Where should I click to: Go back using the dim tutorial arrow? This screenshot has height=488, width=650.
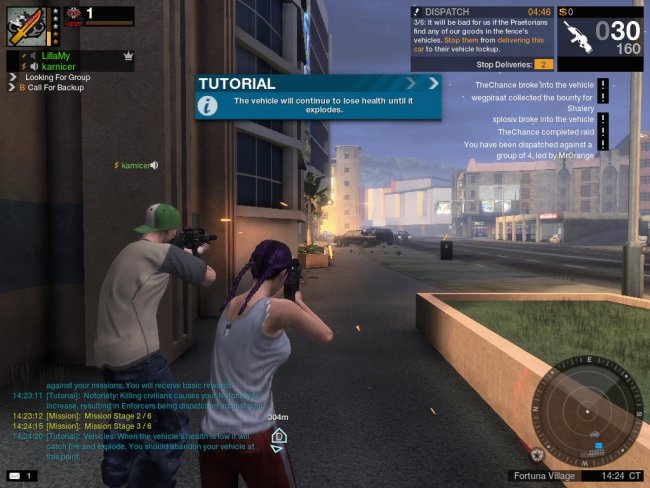410,83
